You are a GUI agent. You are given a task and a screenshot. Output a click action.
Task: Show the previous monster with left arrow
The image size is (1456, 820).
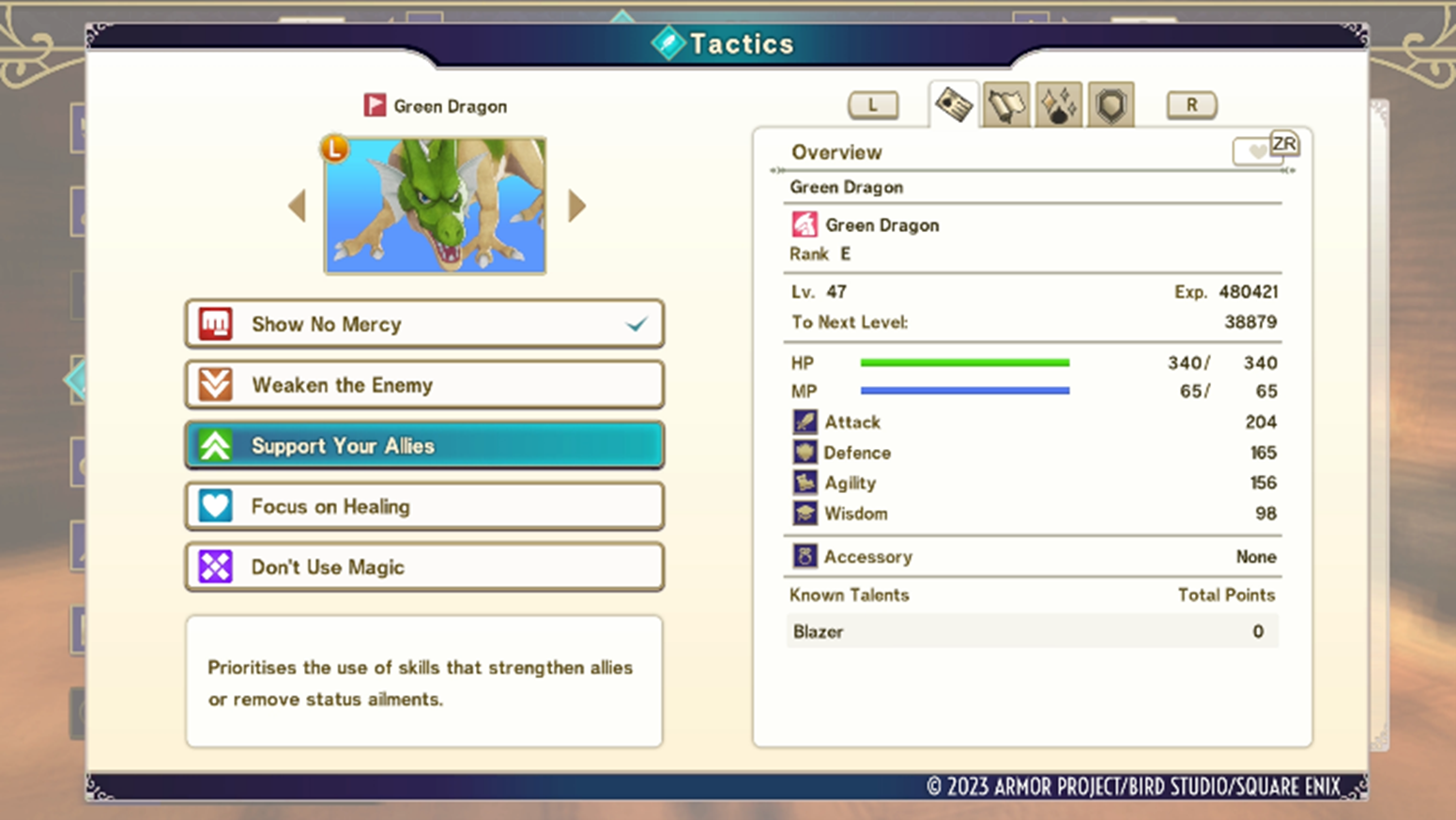pyautogui.click(x=298, y=206)
